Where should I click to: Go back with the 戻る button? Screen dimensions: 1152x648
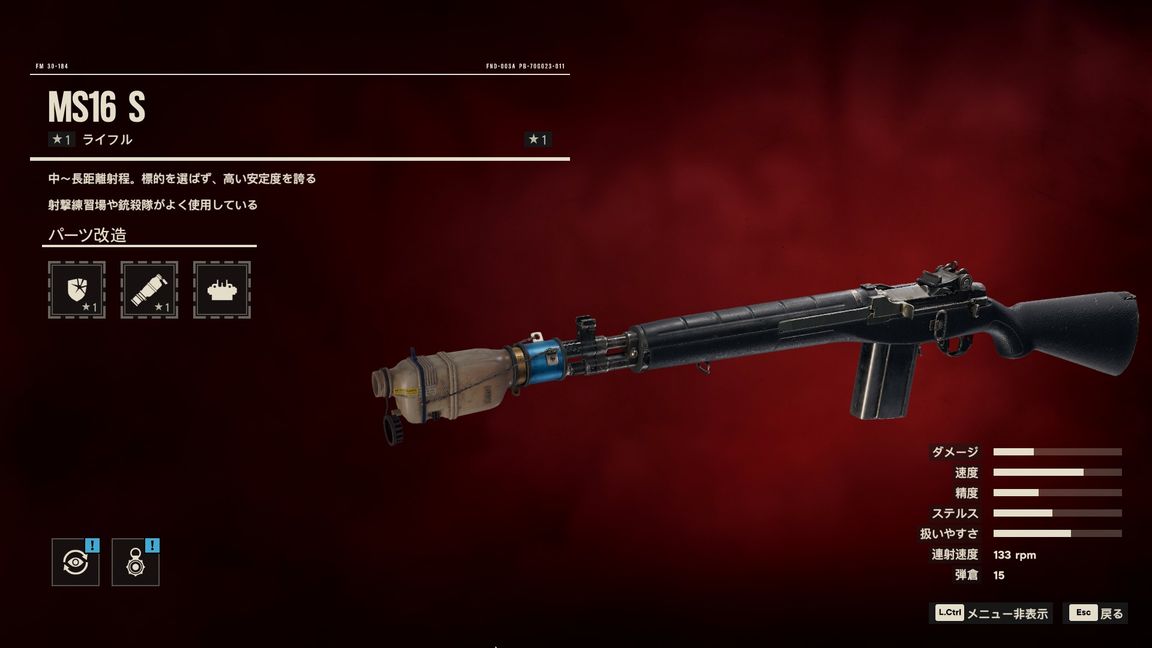[1097, 613]
